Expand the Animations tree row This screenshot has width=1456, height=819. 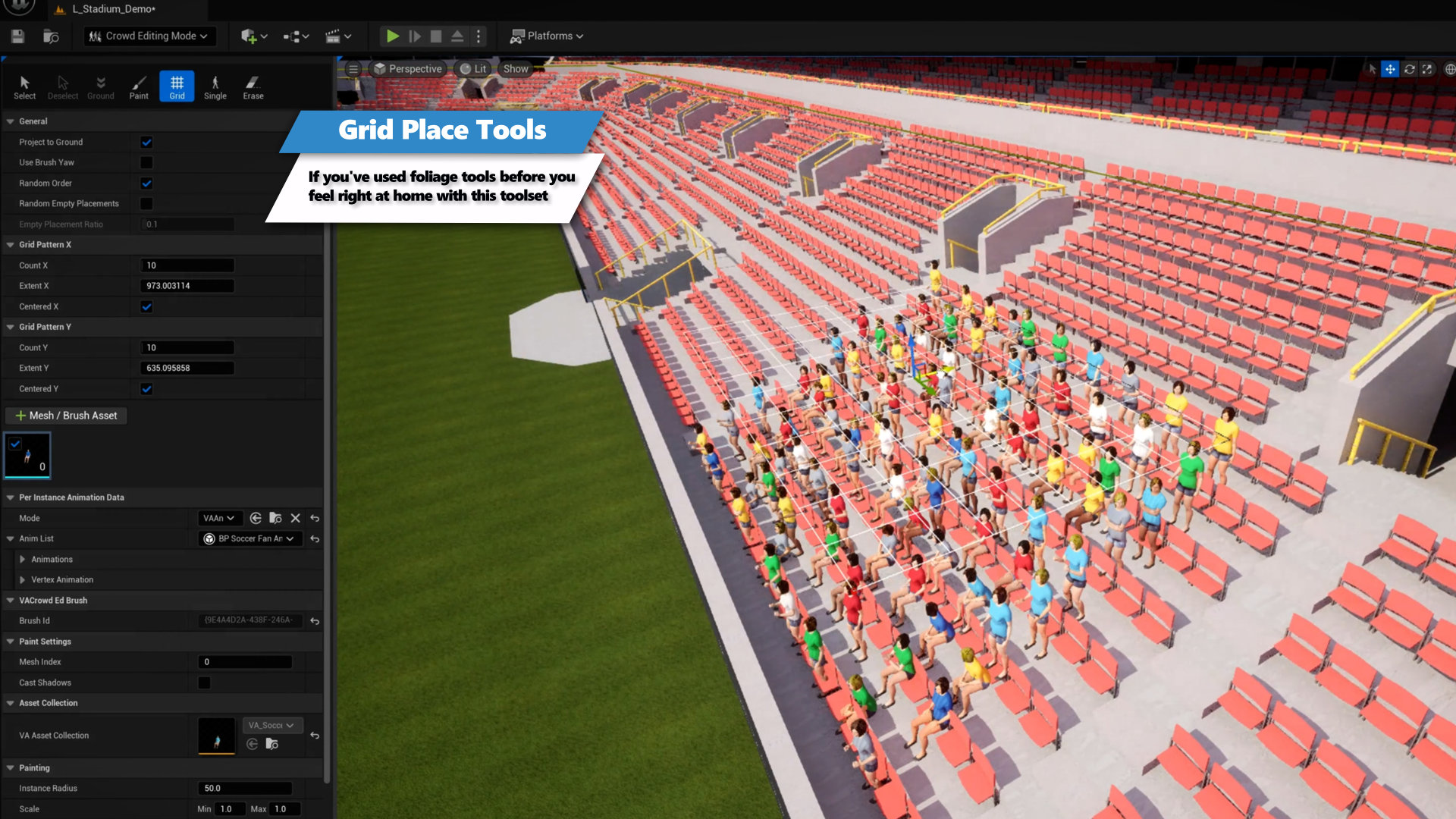(23, 559)
